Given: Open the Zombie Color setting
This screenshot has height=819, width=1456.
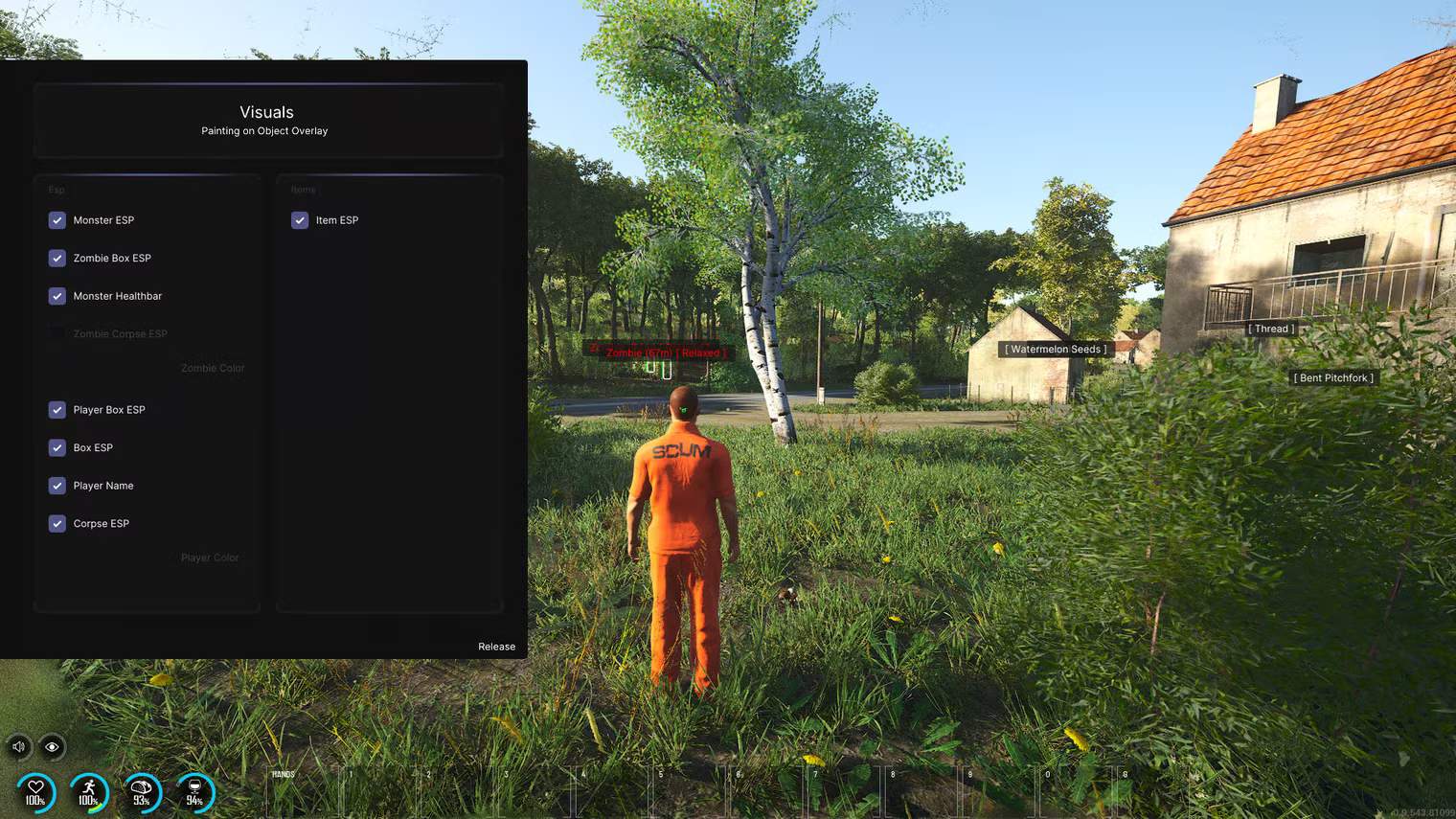Looking at the screenshot, I should pos(213,369).
